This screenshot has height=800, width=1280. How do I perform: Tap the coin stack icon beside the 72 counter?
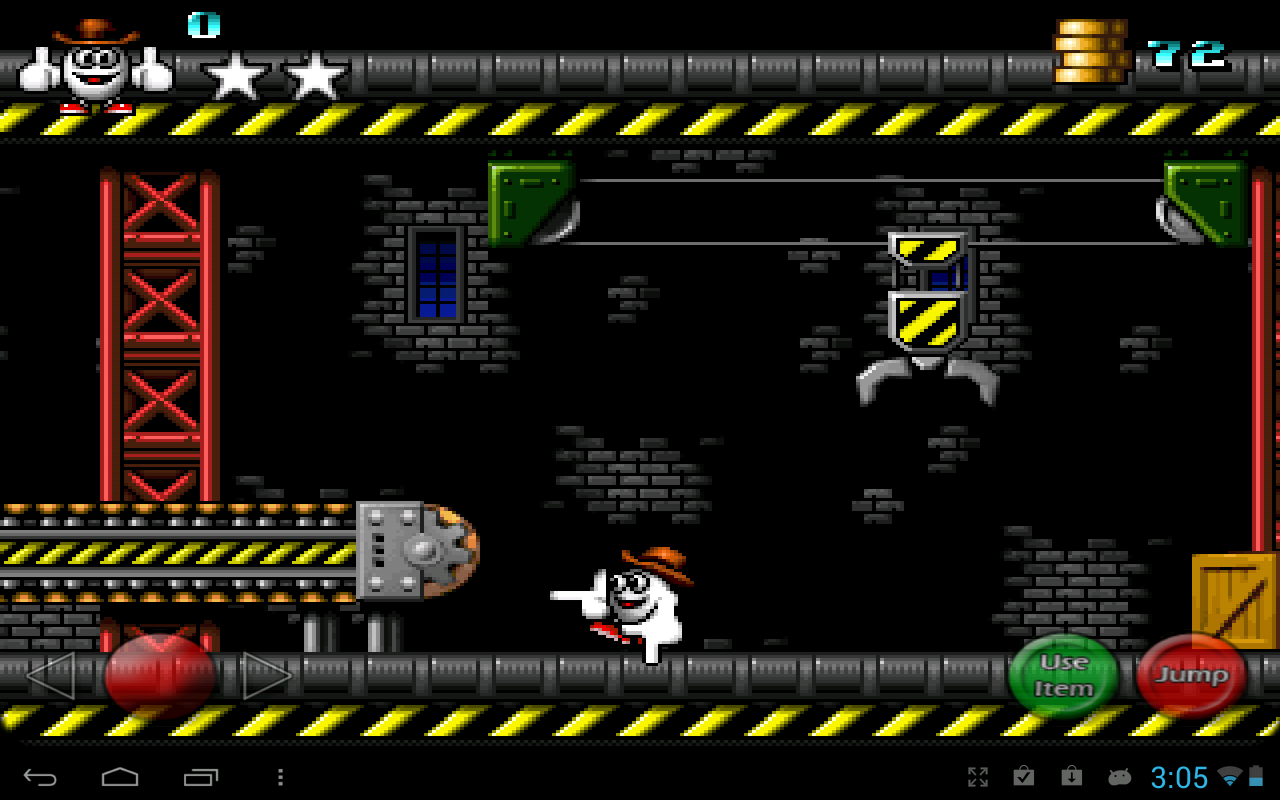coord(1090,50)
